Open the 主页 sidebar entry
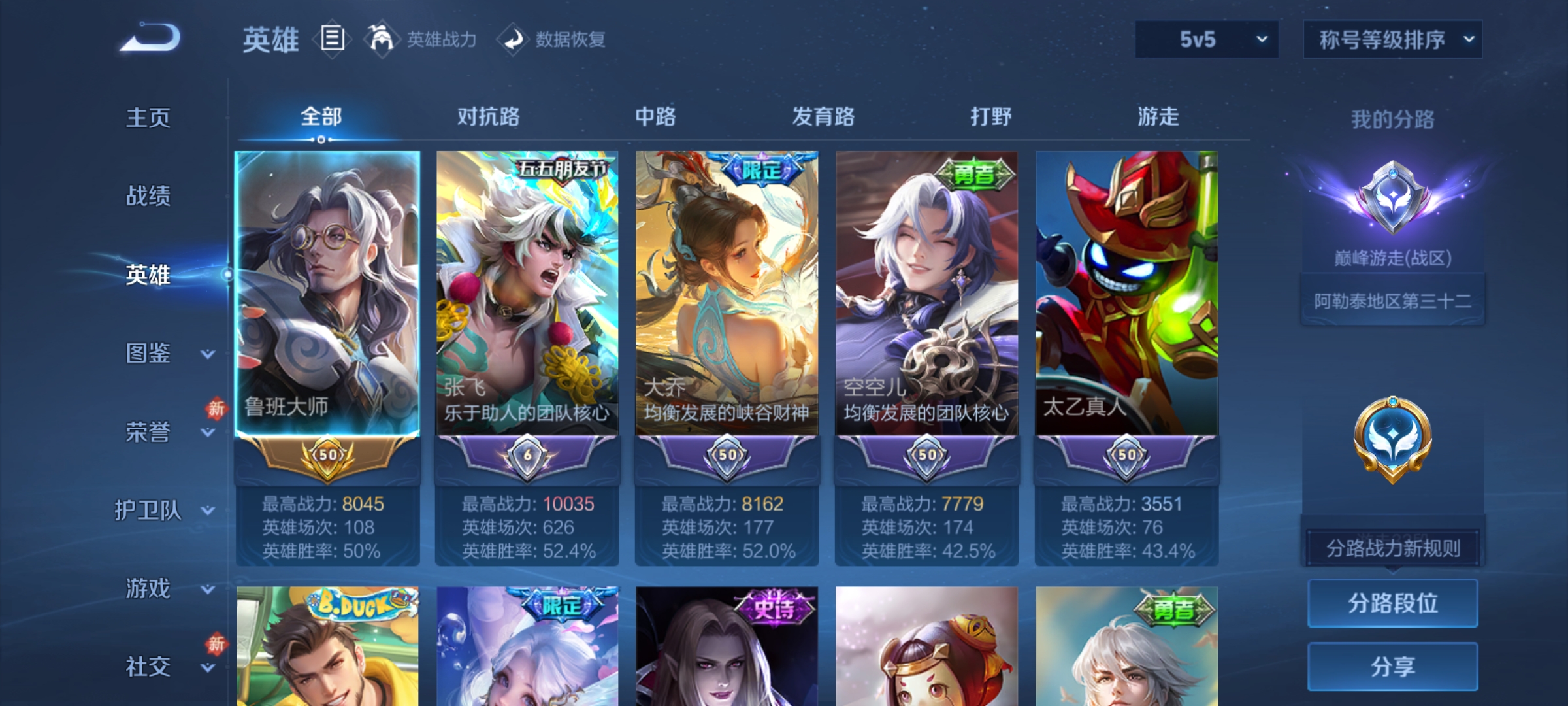The width and height of the screenshot is (1568, 706). click(x=147, y=118)
